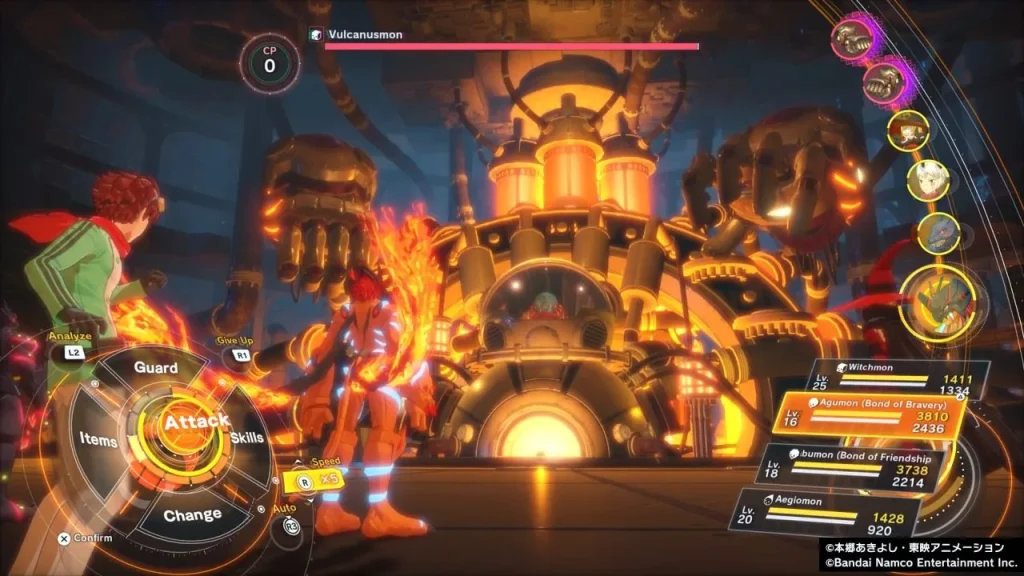Viewport: 1024px width, 576px height.
Task: Open the Items menu
Action: (98, 441)
